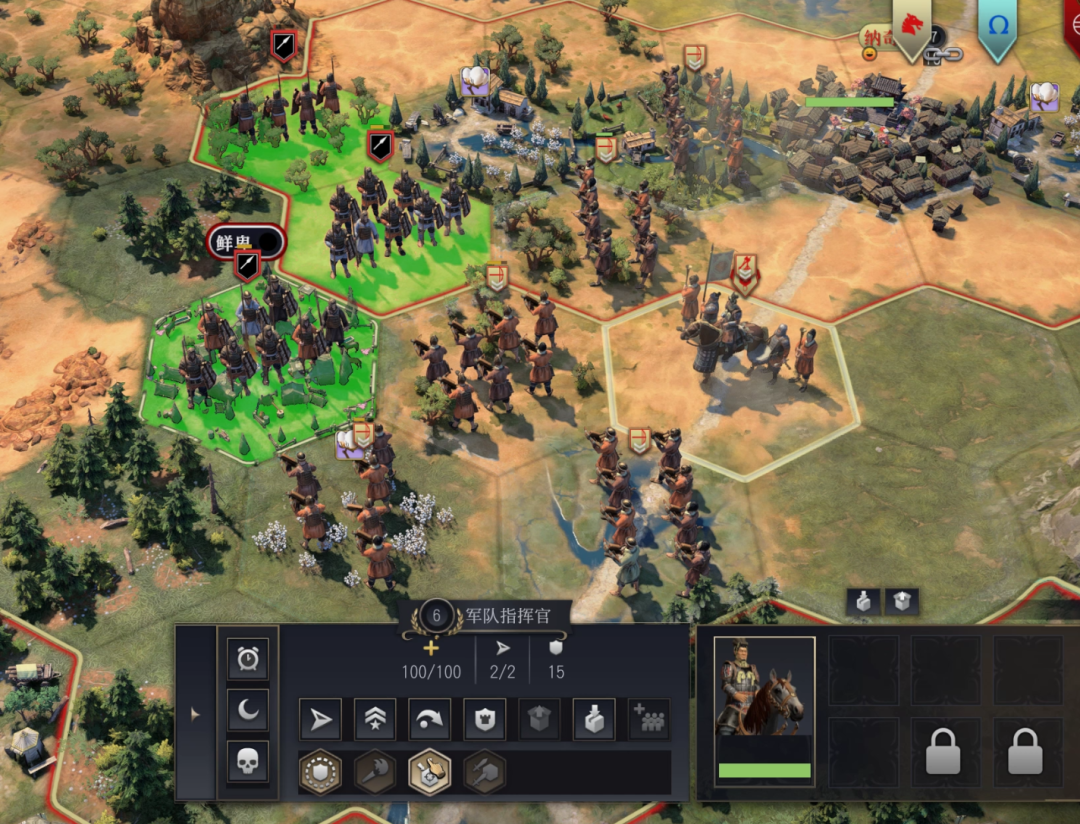Screen dimensions: 1080x824
Task: Select the dotted-ring shield hexagon ability
Action: coord(321,772)
